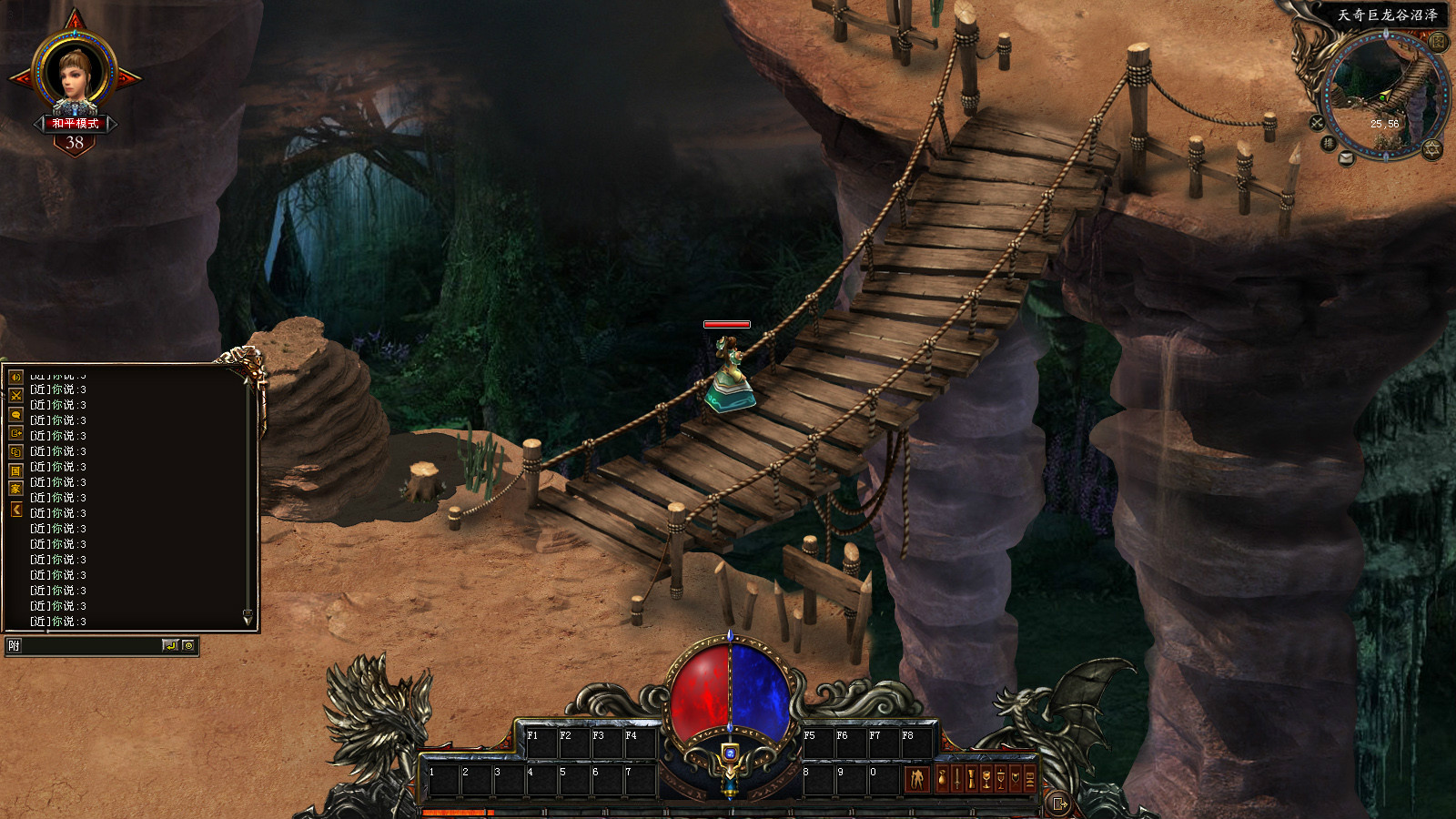Select the 家 chat channel button
1456x819 pixels.
coord(15,490)
